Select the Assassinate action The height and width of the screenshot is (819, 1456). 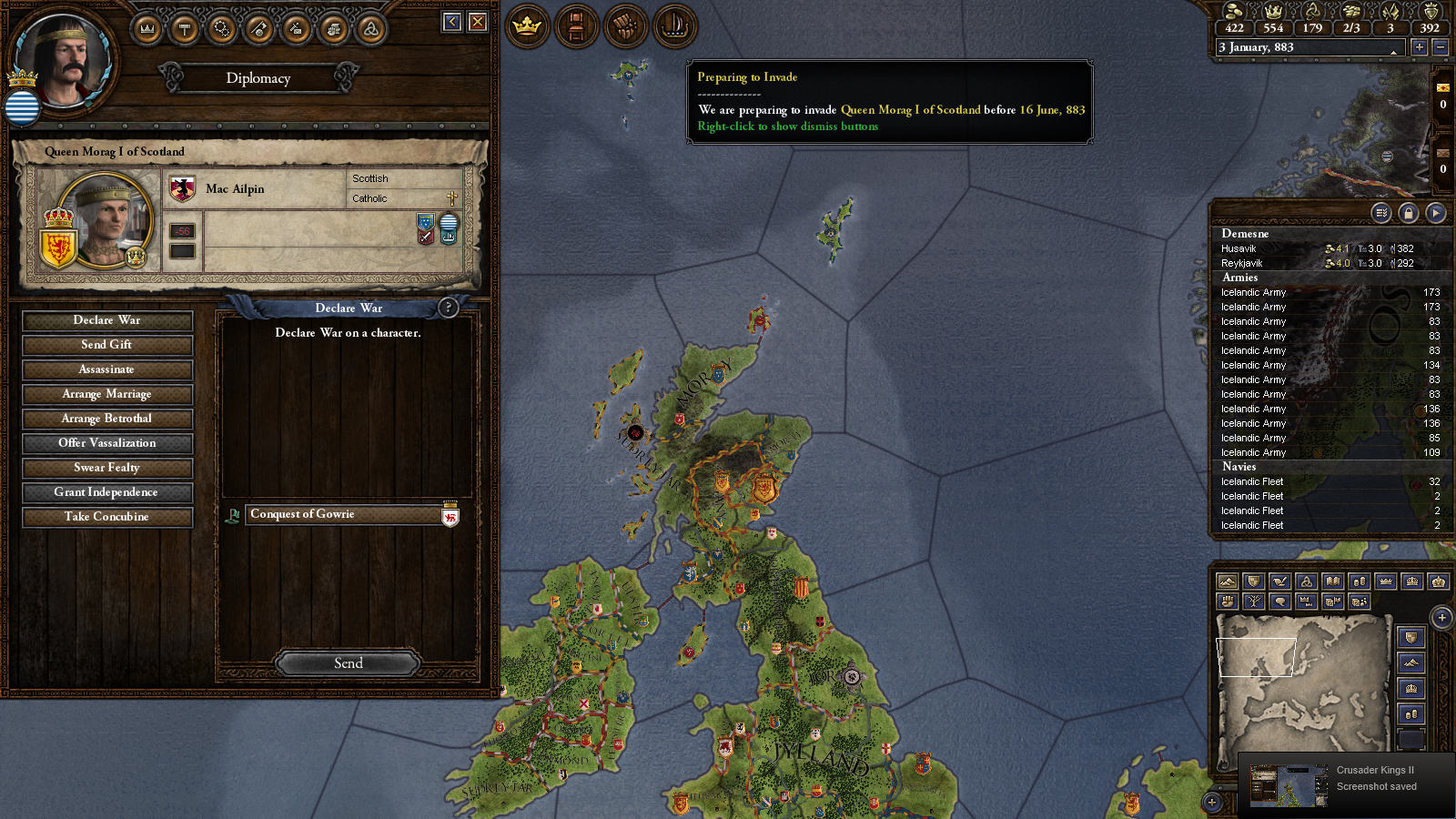coord(107,369)
